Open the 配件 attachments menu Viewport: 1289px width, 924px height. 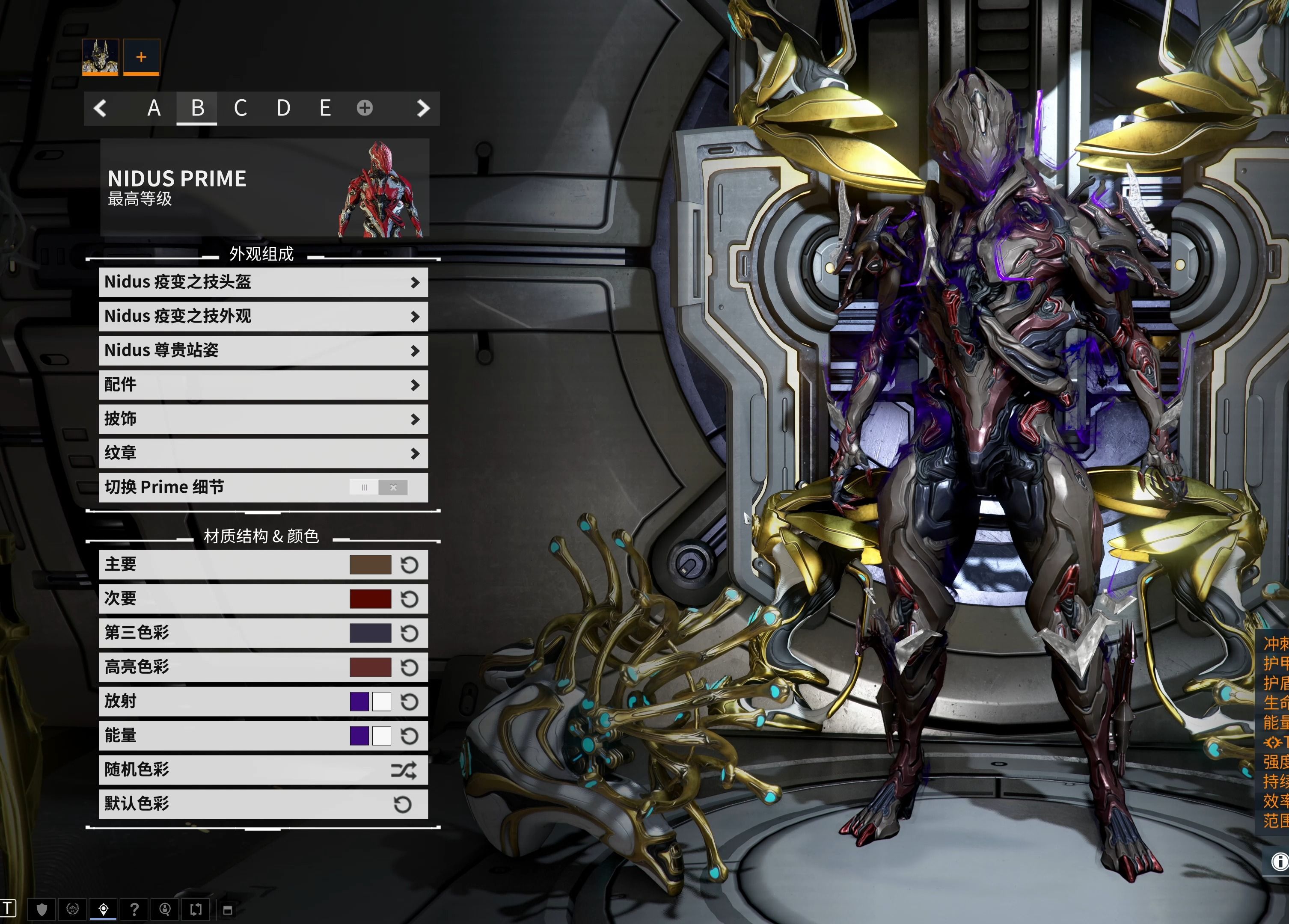pyautogui.click(x=263, y=385)
